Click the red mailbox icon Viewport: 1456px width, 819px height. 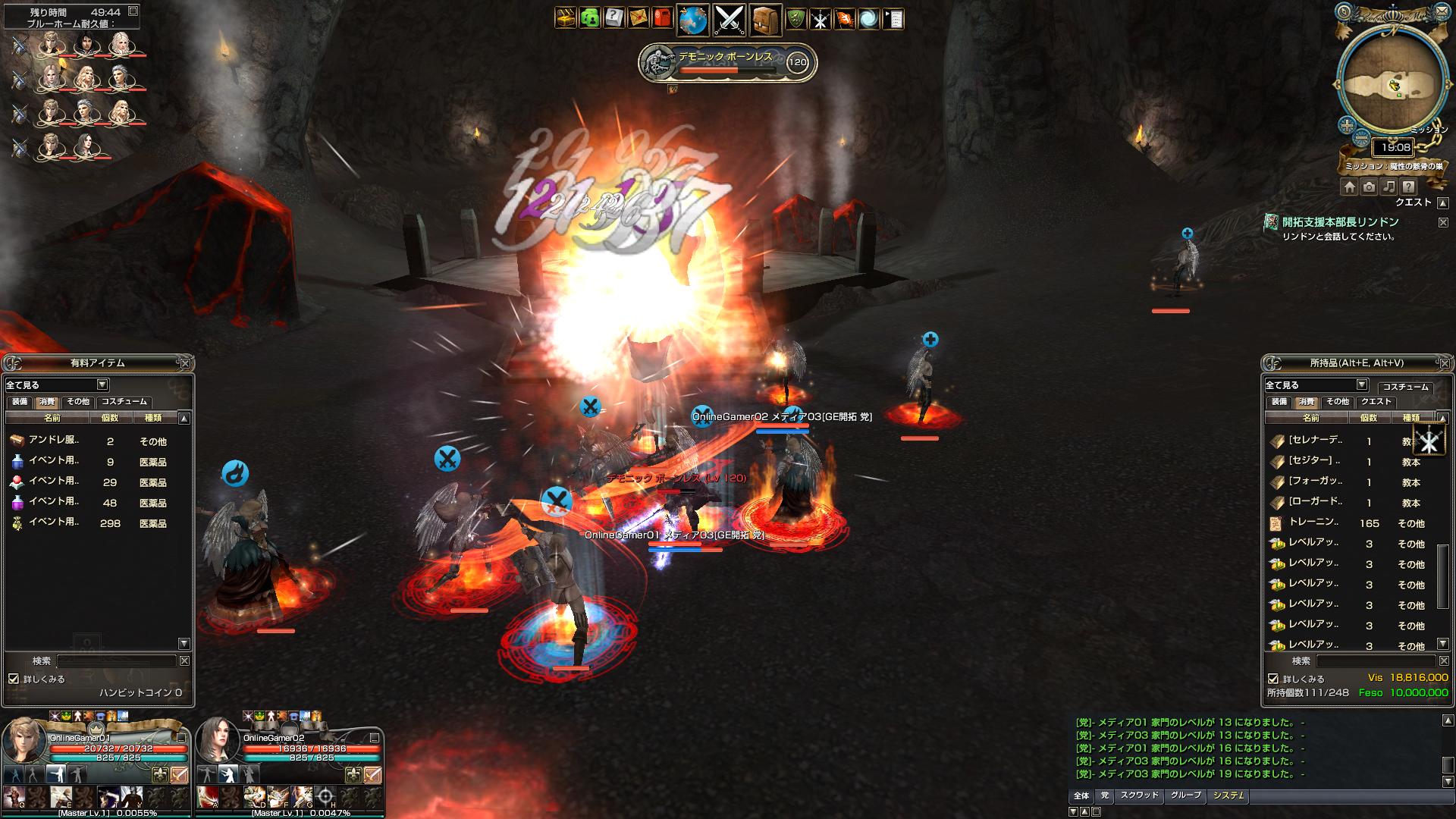[x=662, y=19]
